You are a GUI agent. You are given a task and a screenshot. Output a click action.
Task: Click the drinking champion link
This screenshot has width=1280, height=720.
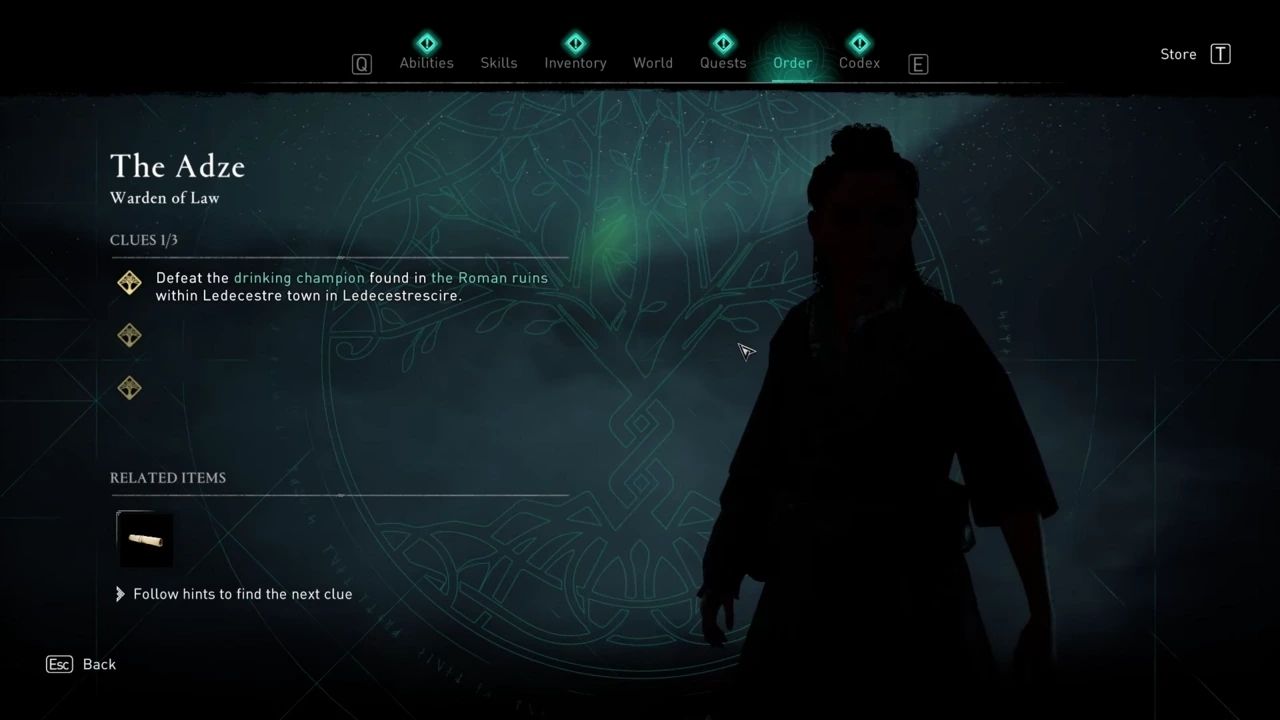(298, 278)
